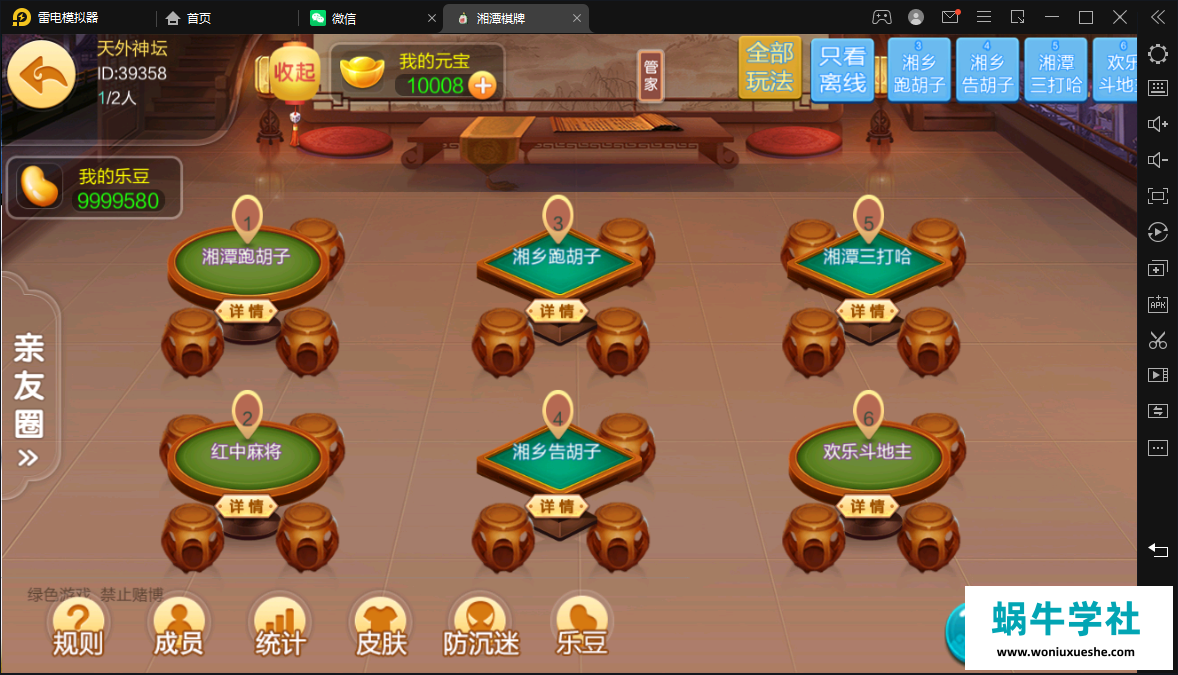Open the 管家 manager sign

[651, 76]
